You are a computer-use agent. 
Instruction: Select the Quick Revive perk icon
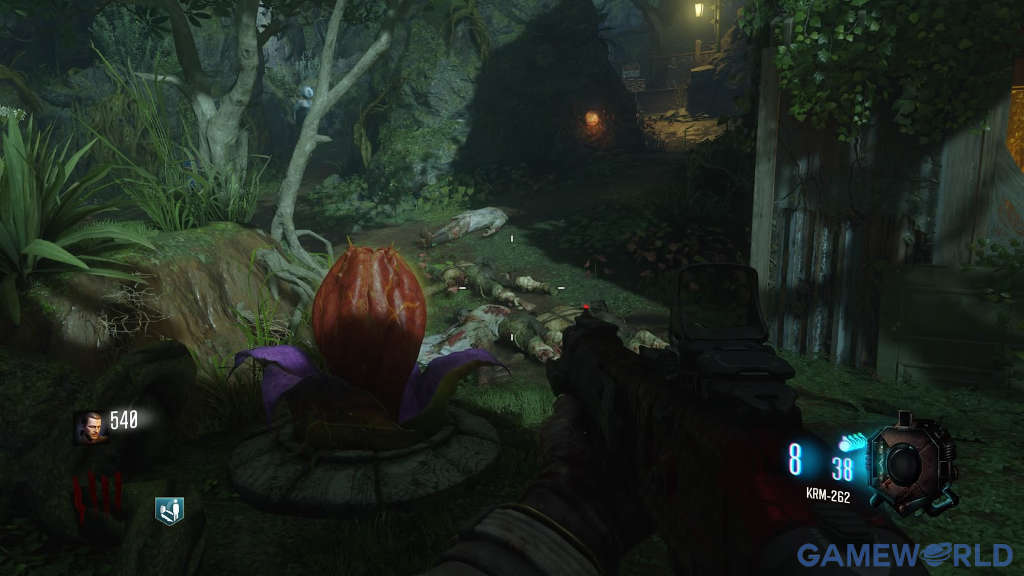pyautogui.click(x=169, y=511)
